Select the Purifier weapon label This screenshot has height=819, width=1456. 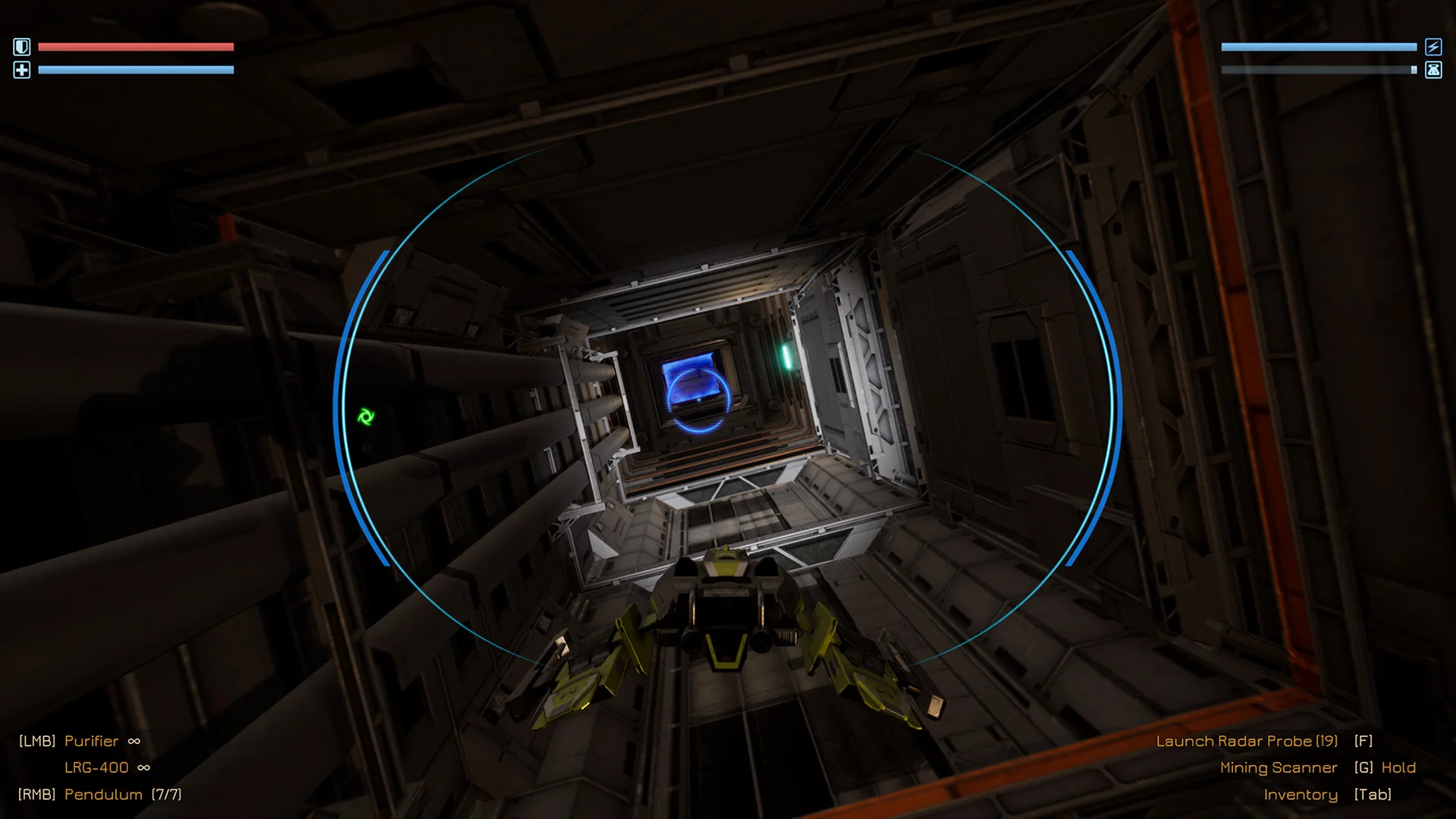(92, 741)
